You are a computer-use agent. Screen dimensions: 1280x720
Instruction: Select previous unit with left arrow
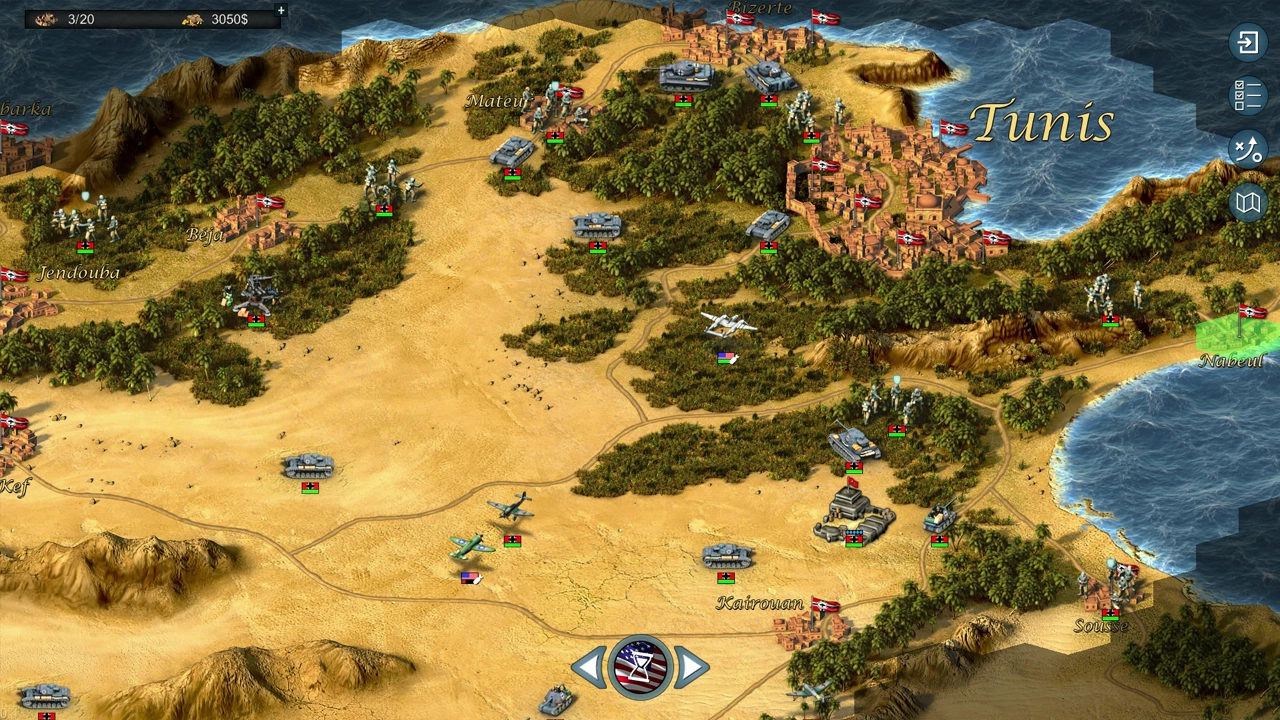(x=588, y=667)
